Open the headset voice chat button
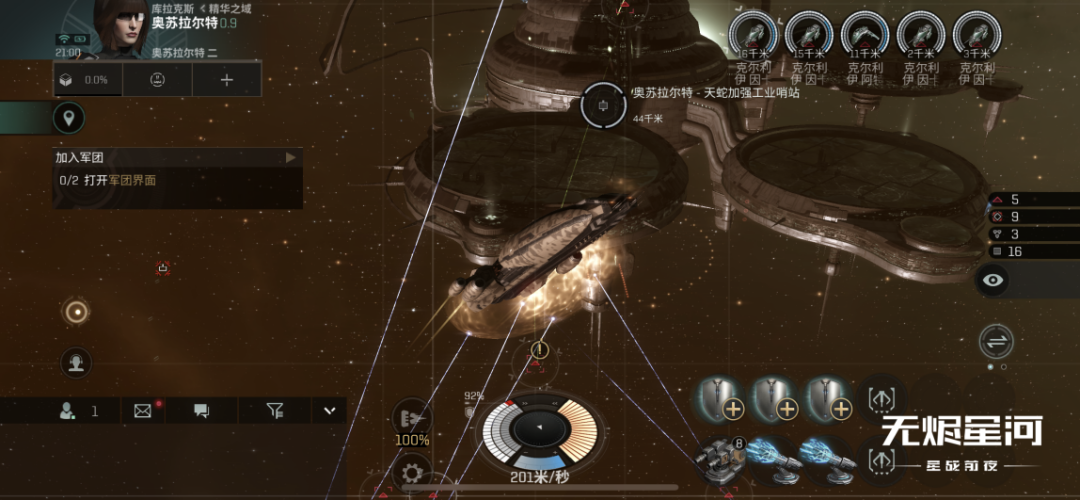This screenshot has width=1080, height=500. (x=76, y=362)
